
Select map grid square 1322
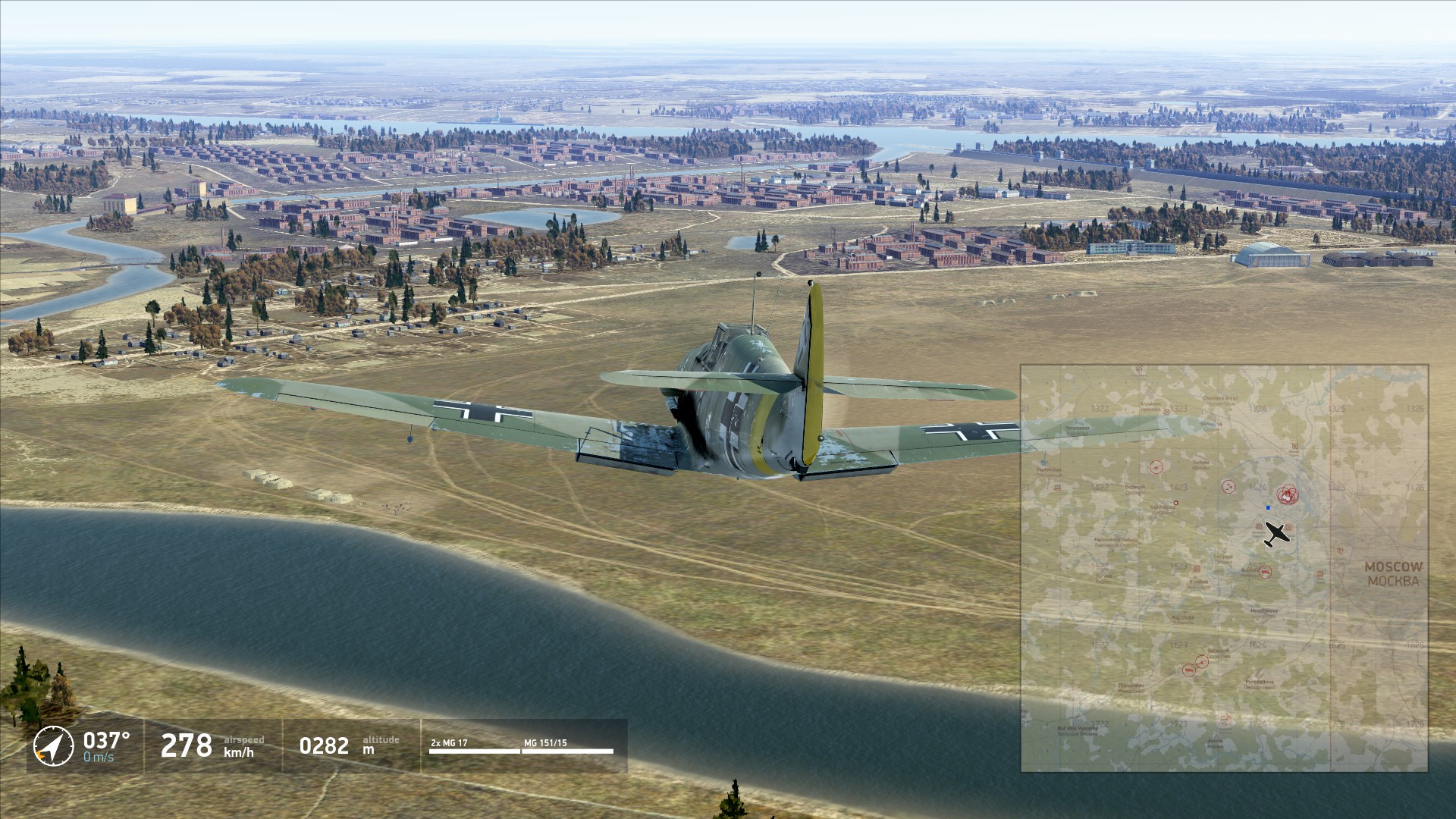[x=1100, y=409]
